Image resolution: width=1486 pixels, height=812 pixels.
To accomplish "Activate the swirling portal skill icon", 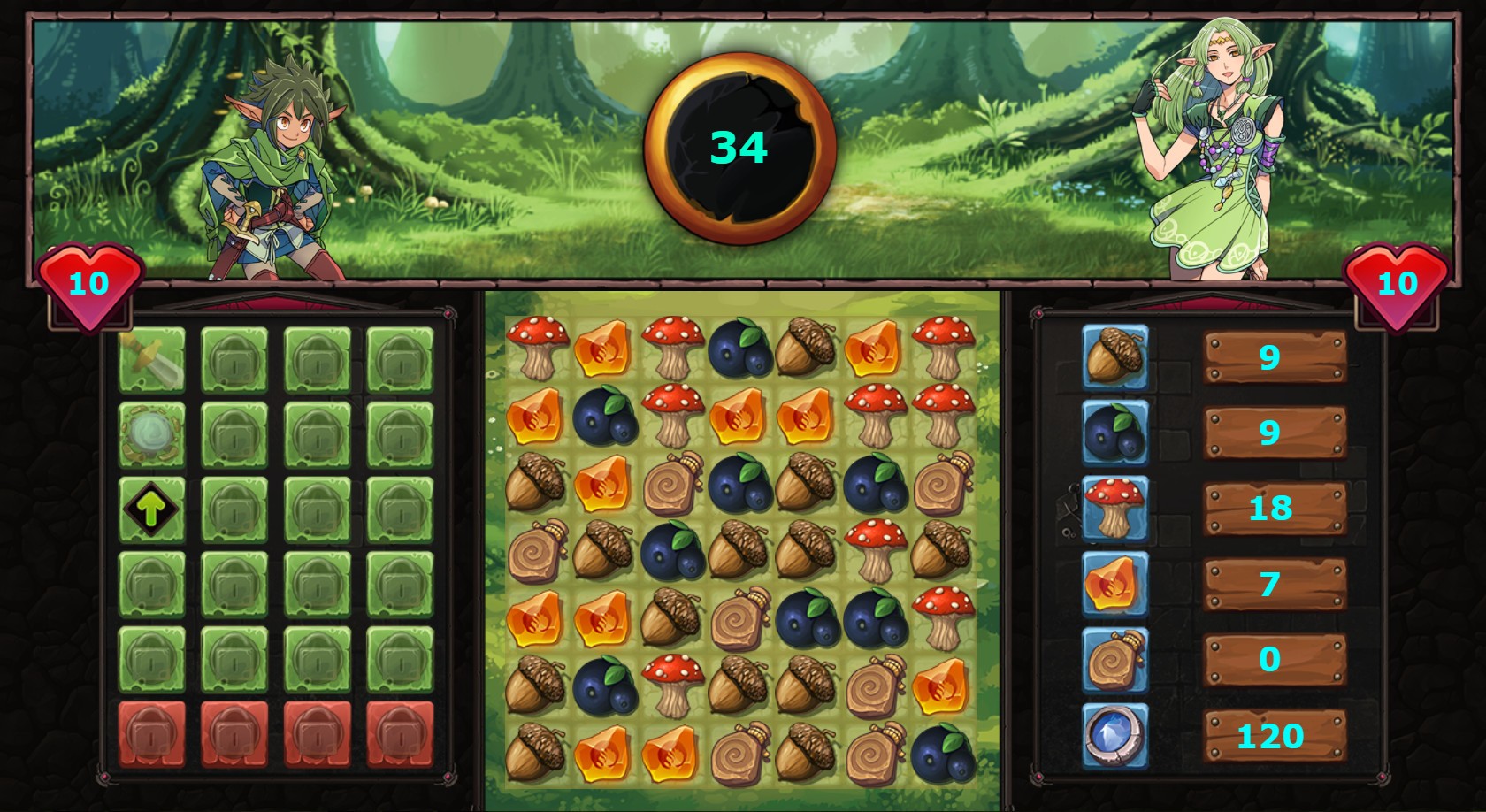I will coord(152,431).
